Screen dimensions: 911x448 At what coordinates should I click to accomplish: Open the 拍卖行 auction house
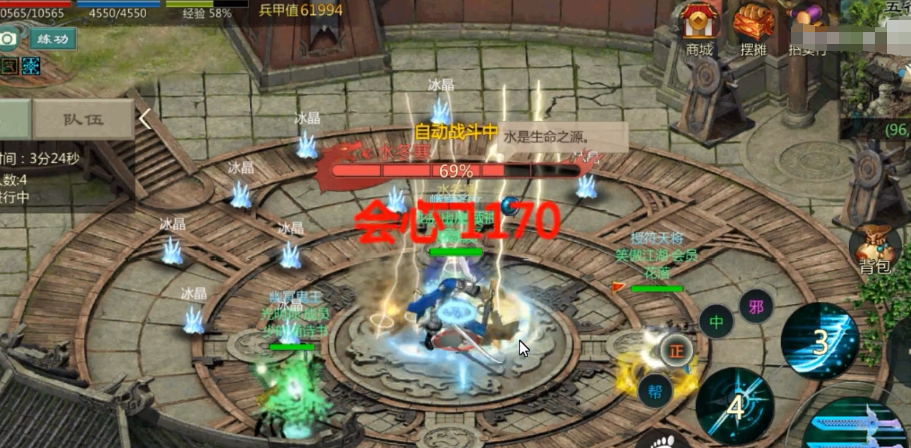(806, 30)
